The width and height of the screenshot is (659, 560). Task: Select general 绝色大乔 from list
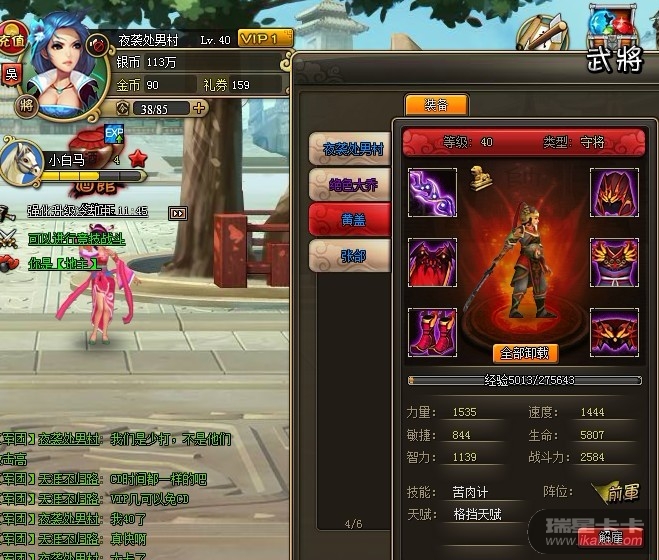coord(350,185)
